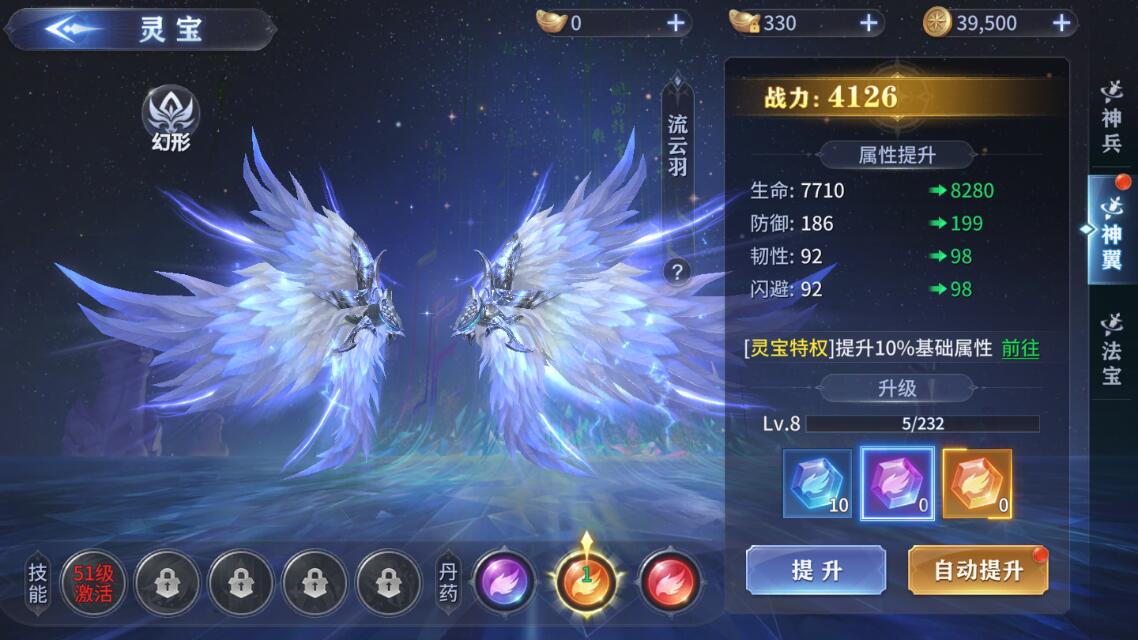1138x640 pixels.
Task: Open the 法宝 tab
Action: point(1112,348)
